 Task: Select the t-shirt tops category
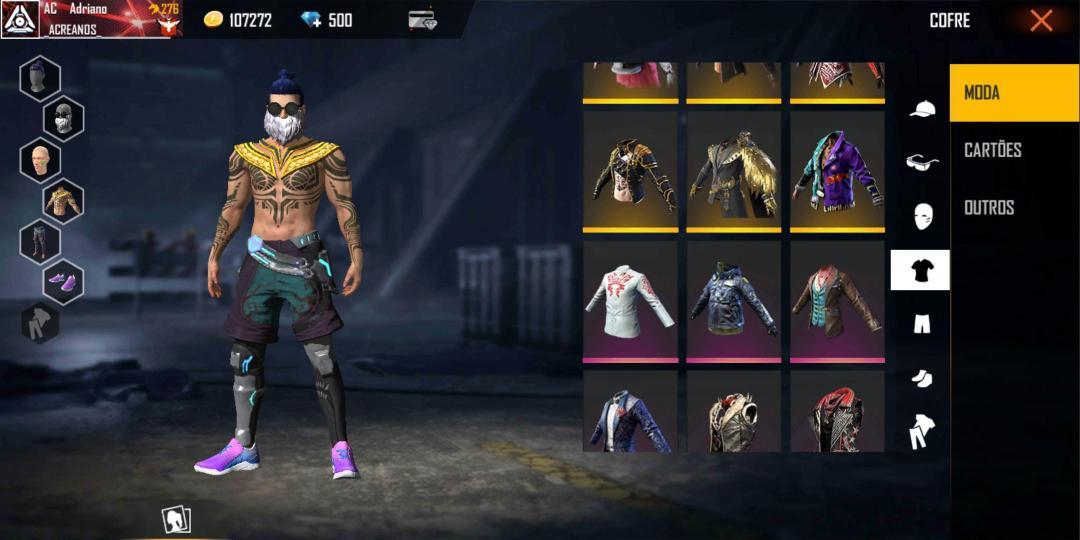(x=920, y=270)
